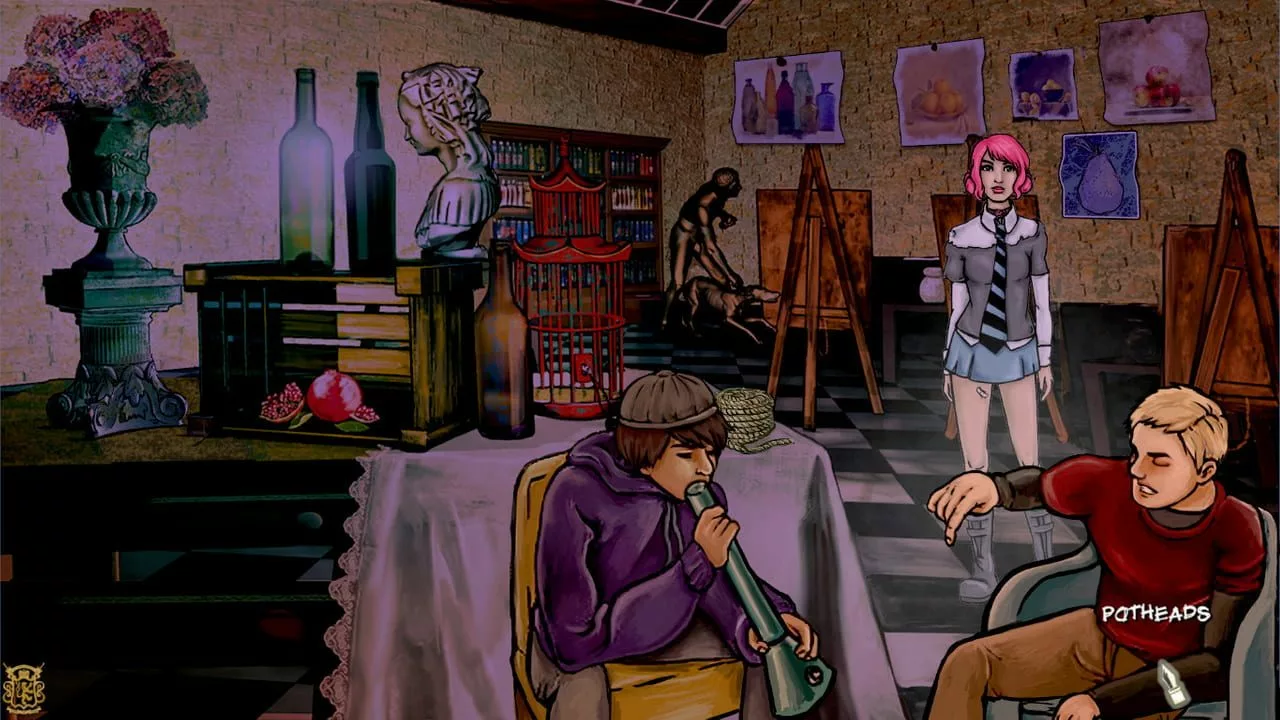Open the menu via the gold crest emblem
1280x720 pixels.
tap(23, 688)
